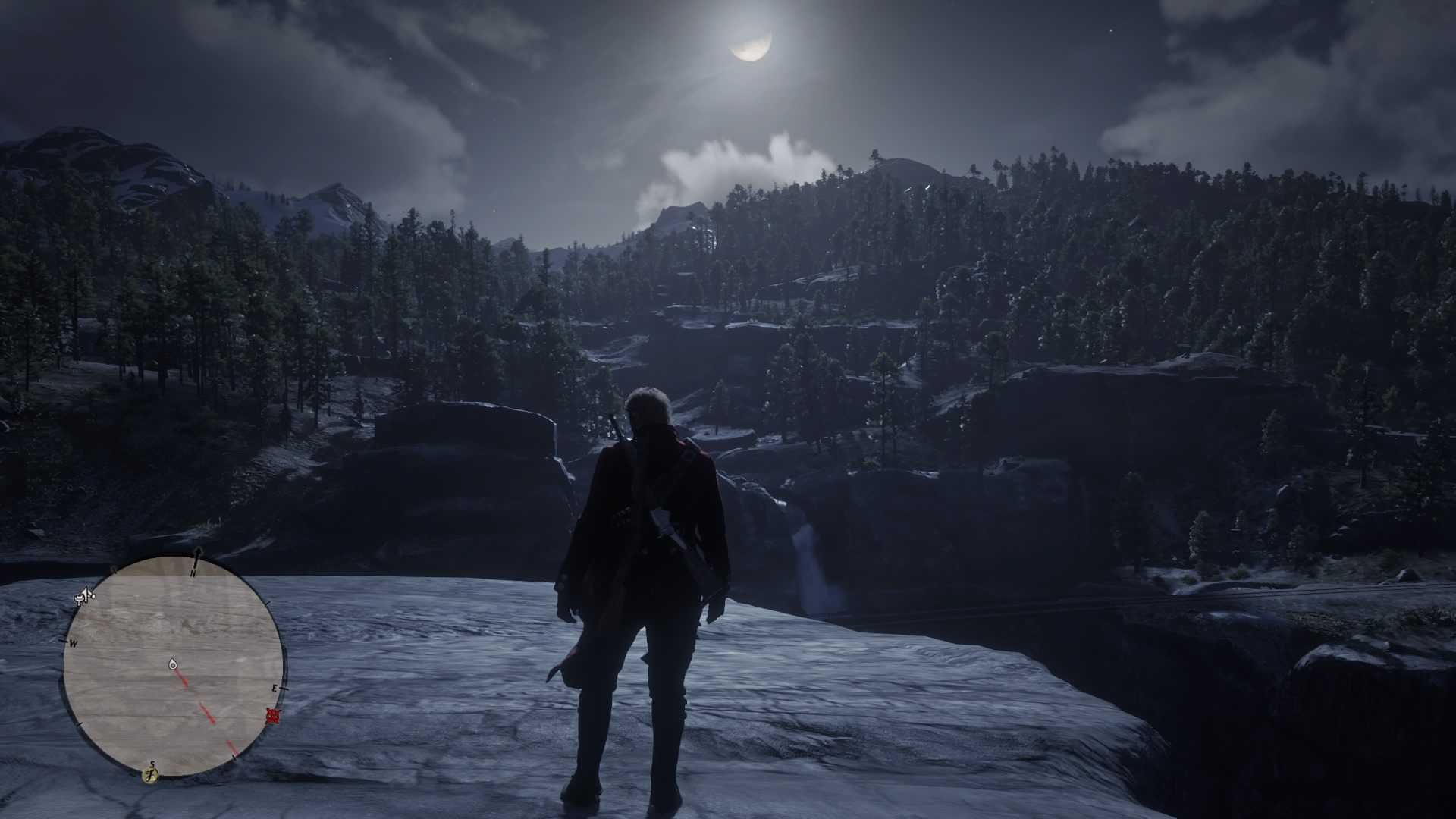Select the red waypoint marker on minimap
This screenshot has height=819, width=1456.
274,716
